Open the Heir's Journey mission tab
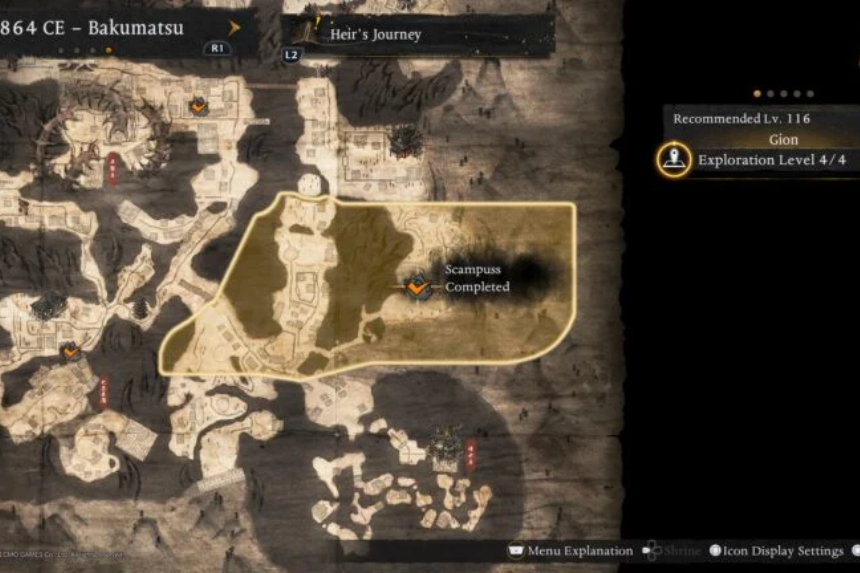Viewport: 860px width, 573px height. (x=375, y=34)
